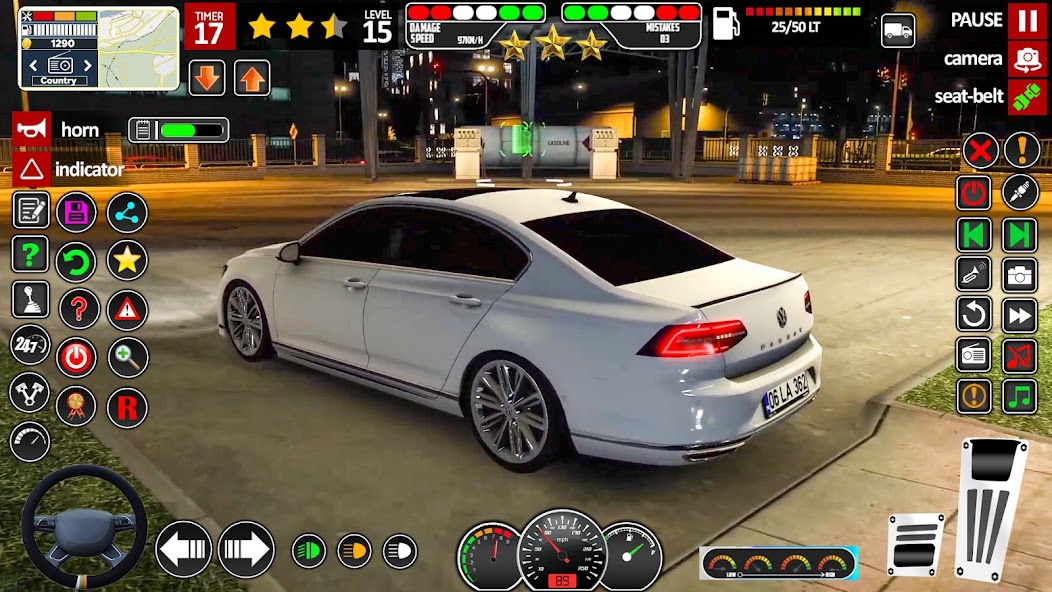Image resolution: width=1052 pixels, height=592 pixels.
Task: Switch view using the camera button
Action: [x=1027, y=59]
